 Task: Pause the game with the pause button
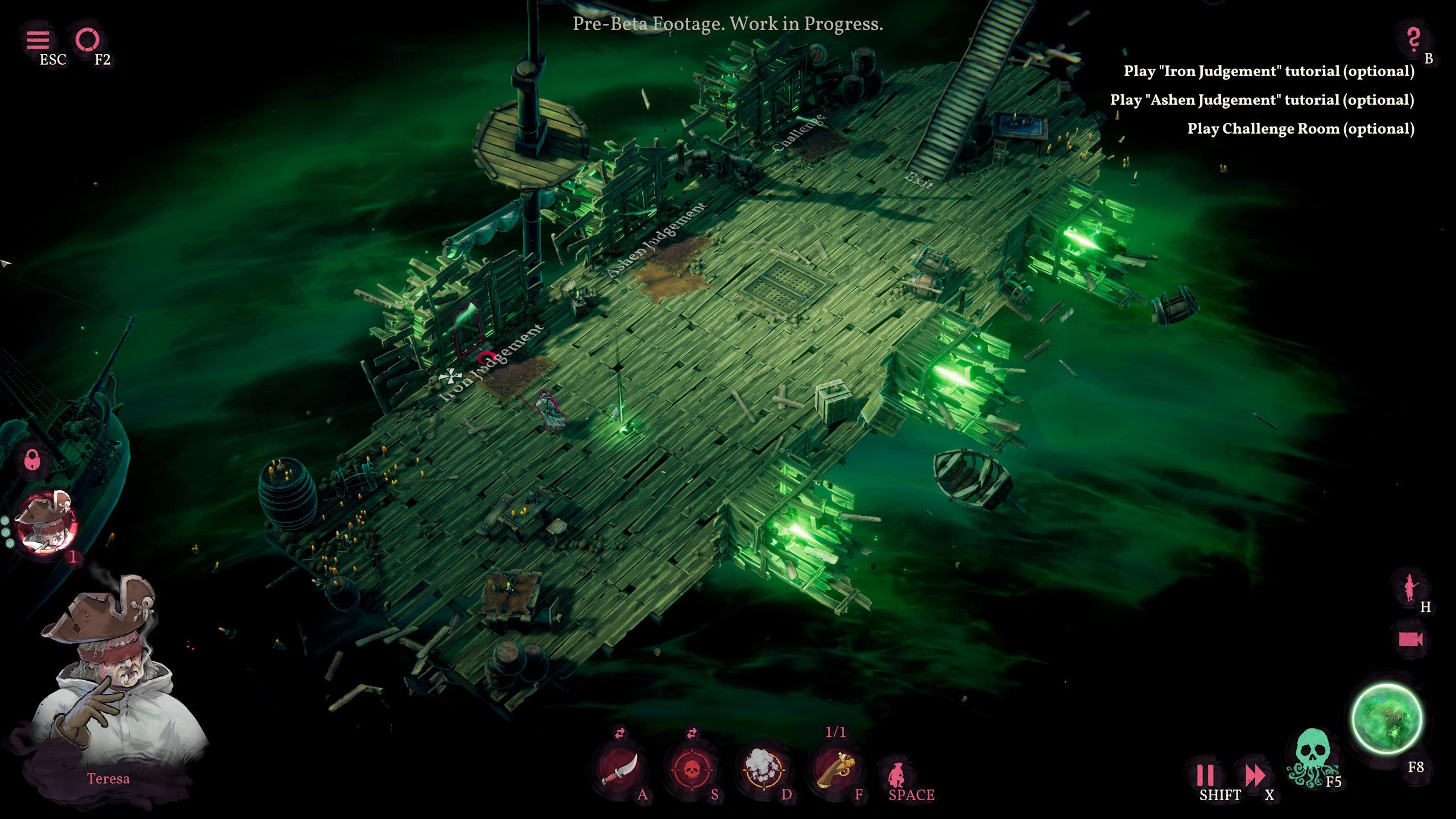click(x=1205, y=775)
